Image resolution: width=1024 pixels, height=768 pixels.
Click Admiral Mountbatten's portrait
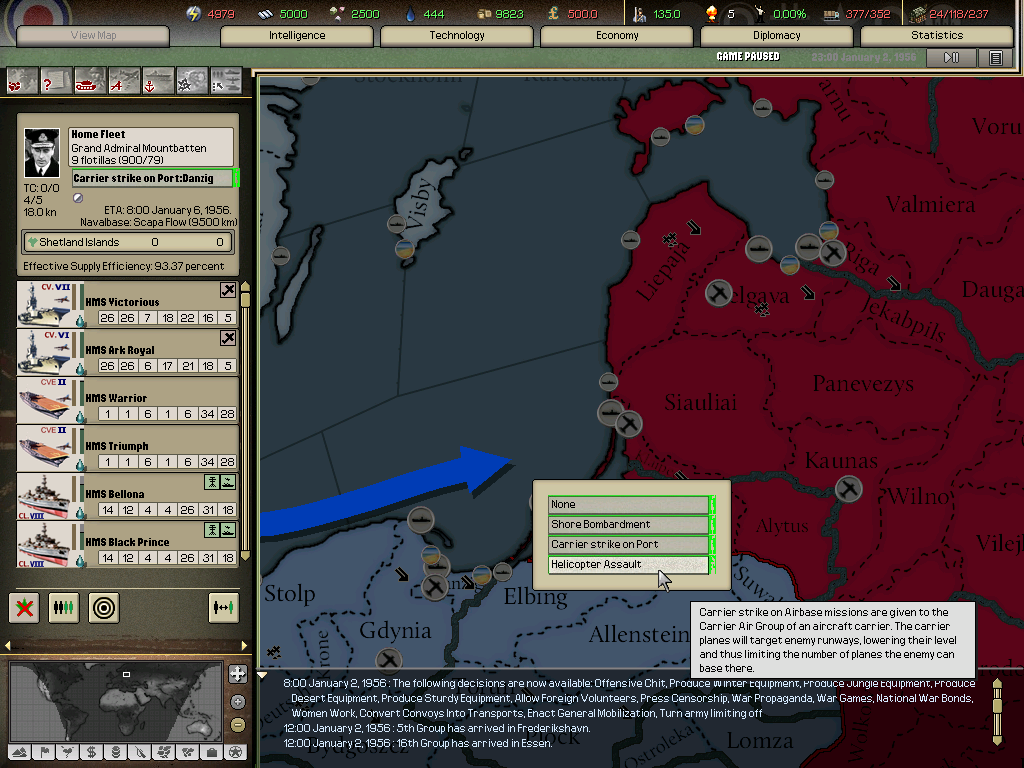[43, 153]
